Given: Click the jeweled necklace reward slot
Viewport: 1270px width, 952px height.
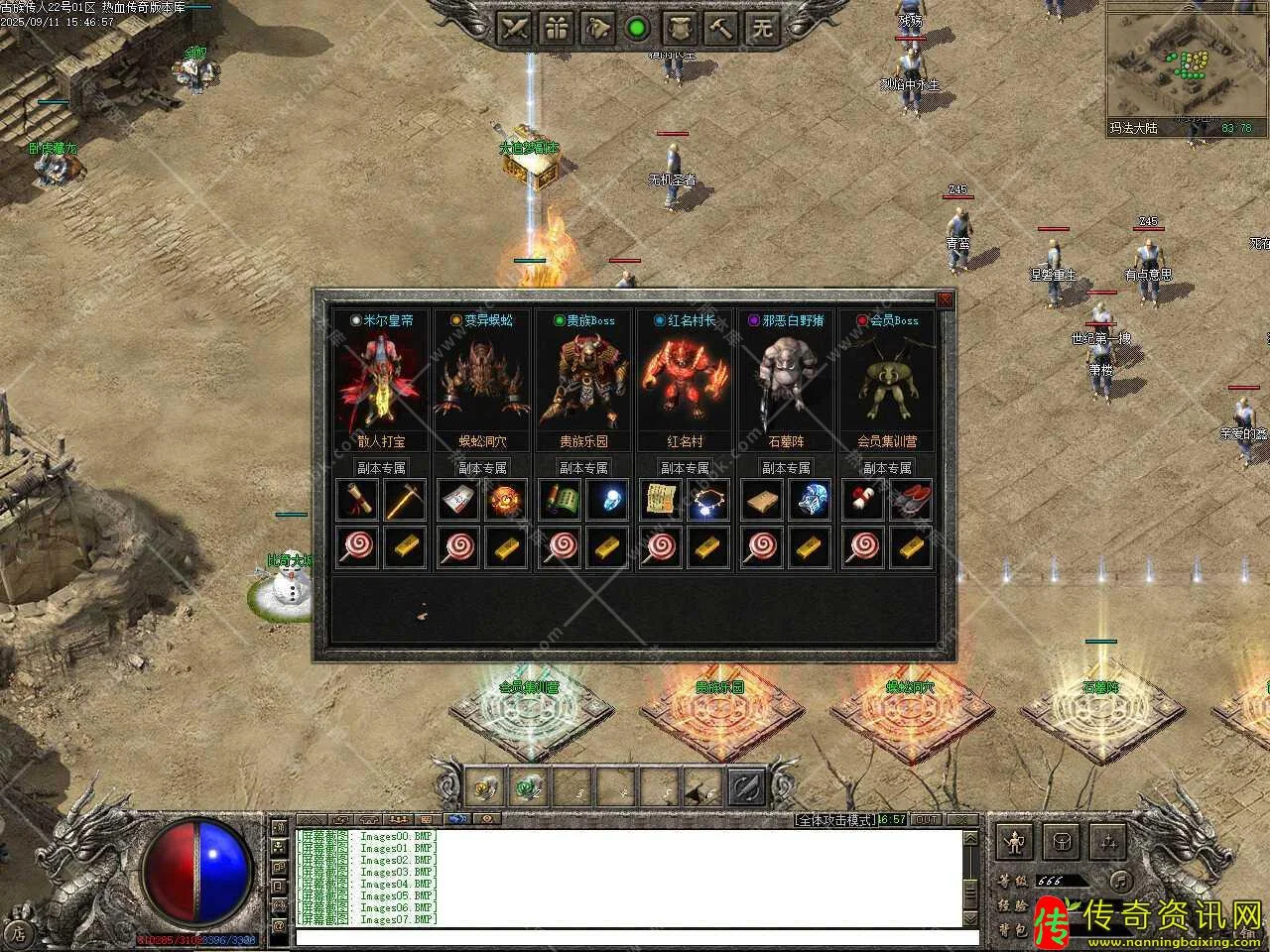Looking at the screenshot, I should [x=708, y=501].
